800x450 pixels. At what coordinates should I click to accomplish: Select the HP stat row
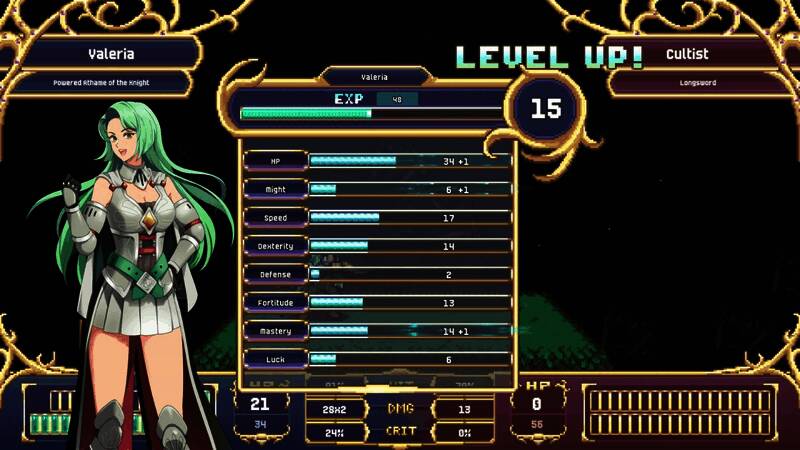[378, 160]
